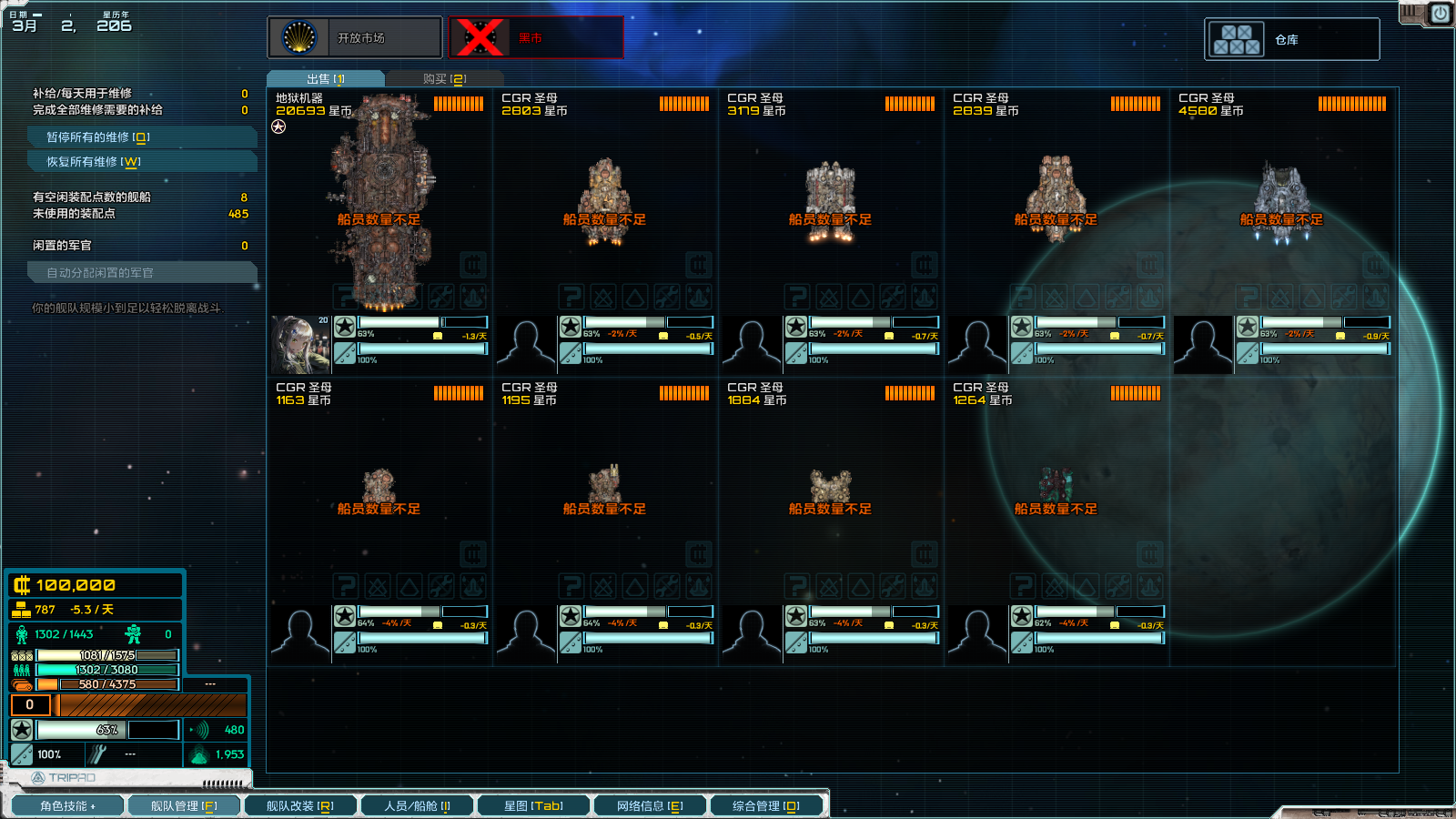1456x819 pixels.
Task: Open 舰队管理 fleet management tab
Action: 184,806
